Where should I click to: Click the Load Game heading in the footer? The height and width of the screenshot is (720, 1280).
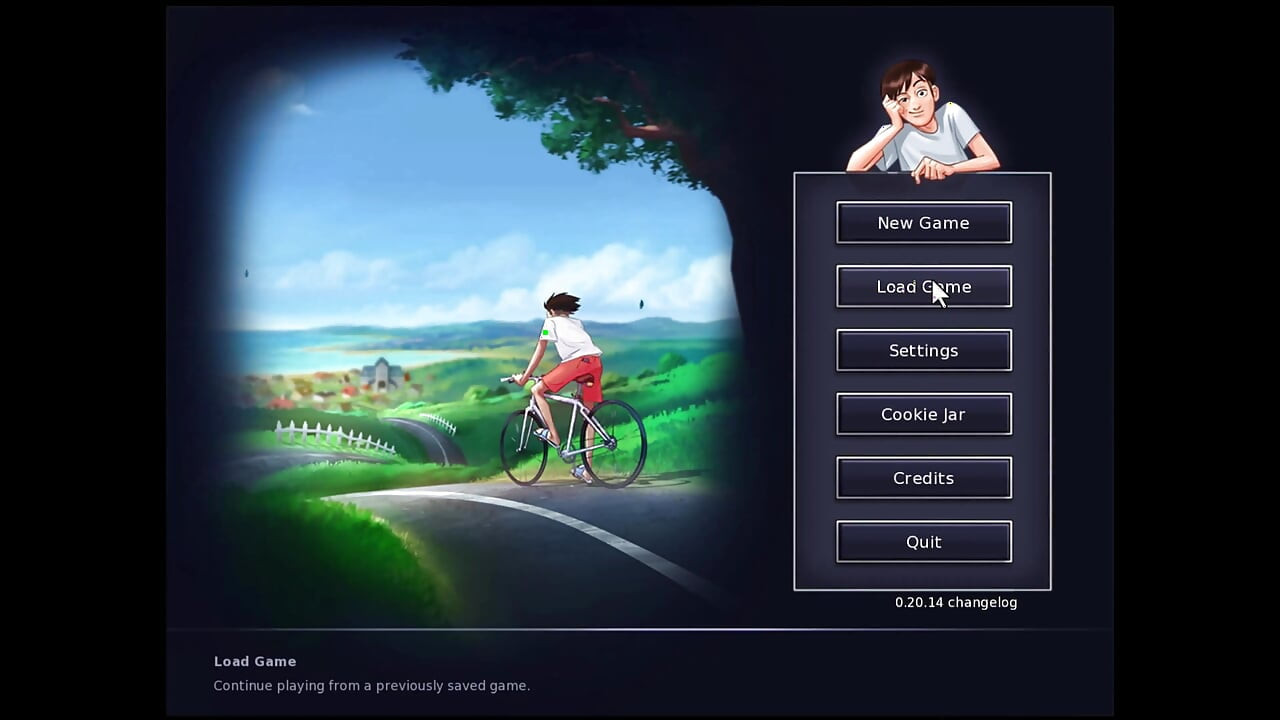pyautogui.click(x=255, y=661)
